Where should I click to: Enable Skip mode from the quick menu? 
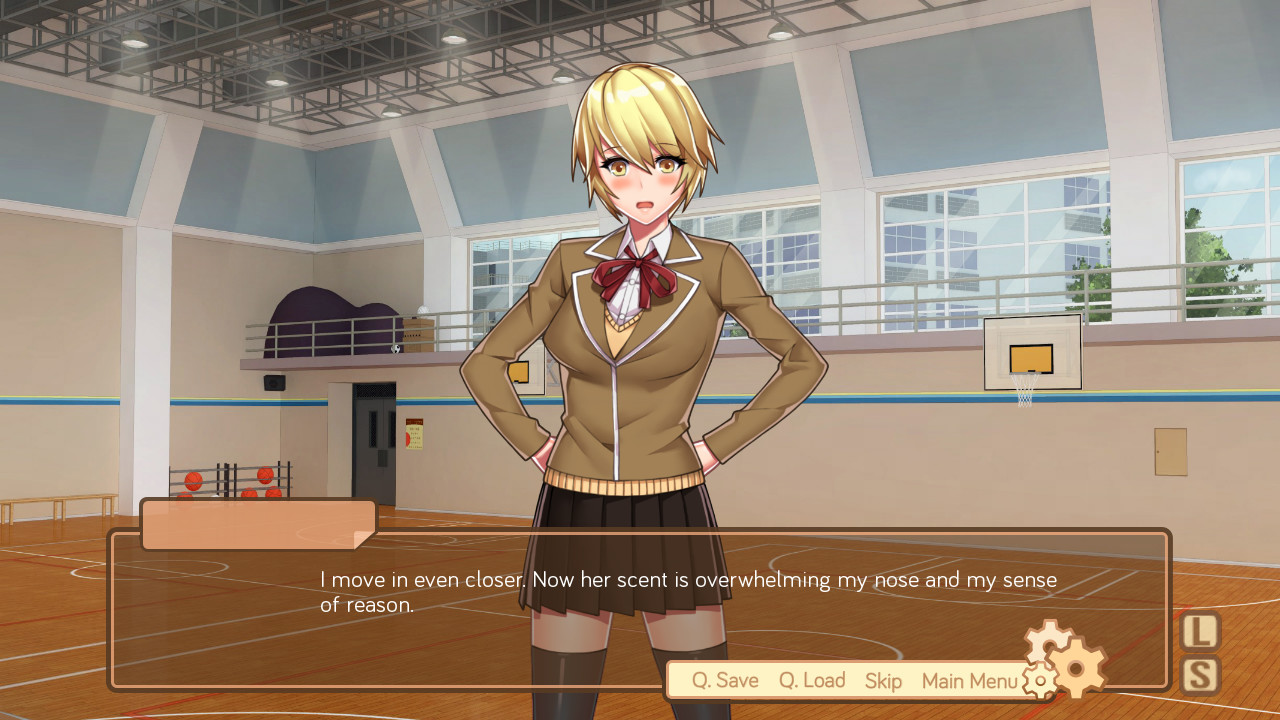883,680
